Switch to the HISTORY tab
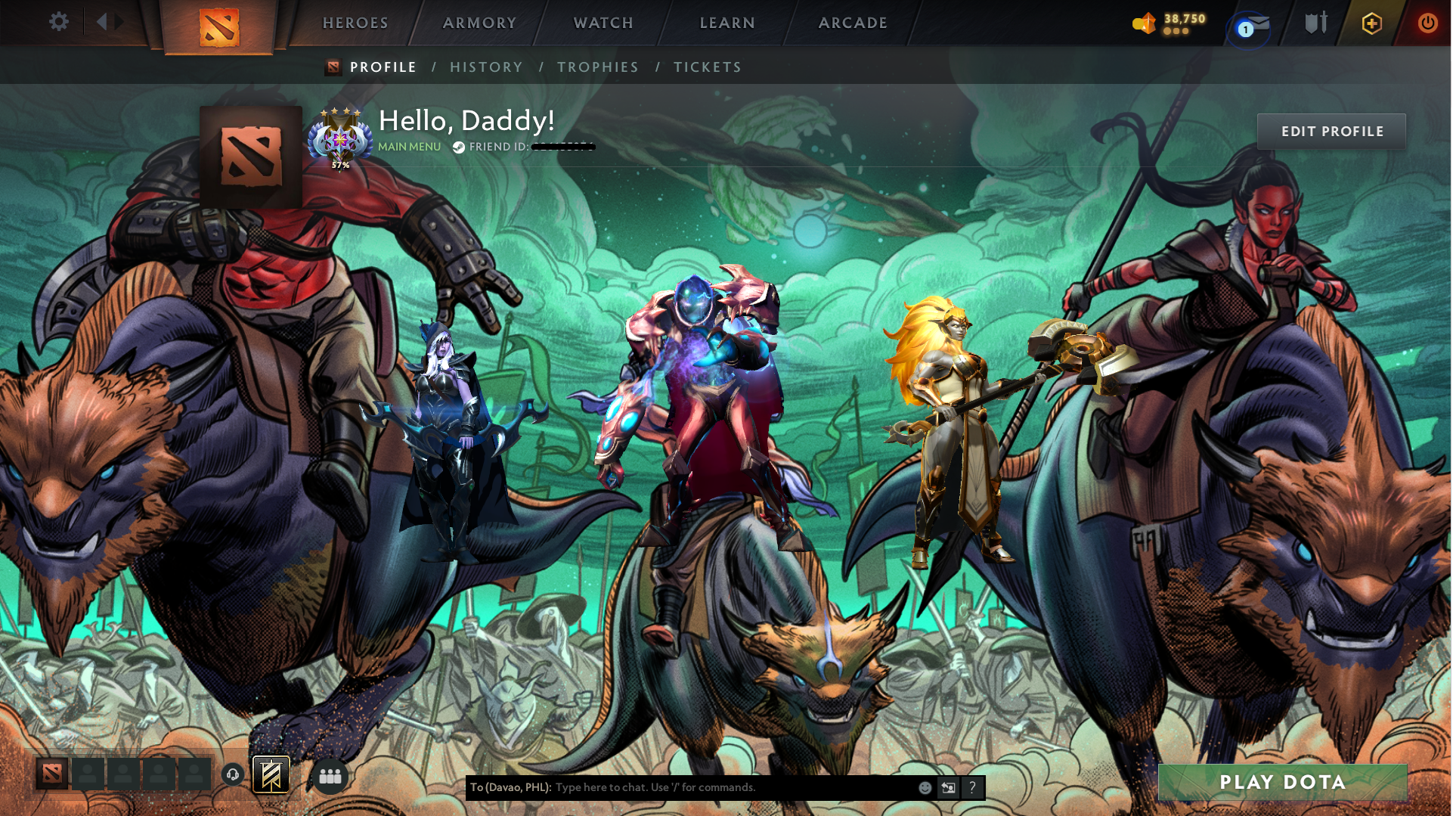 486,67
